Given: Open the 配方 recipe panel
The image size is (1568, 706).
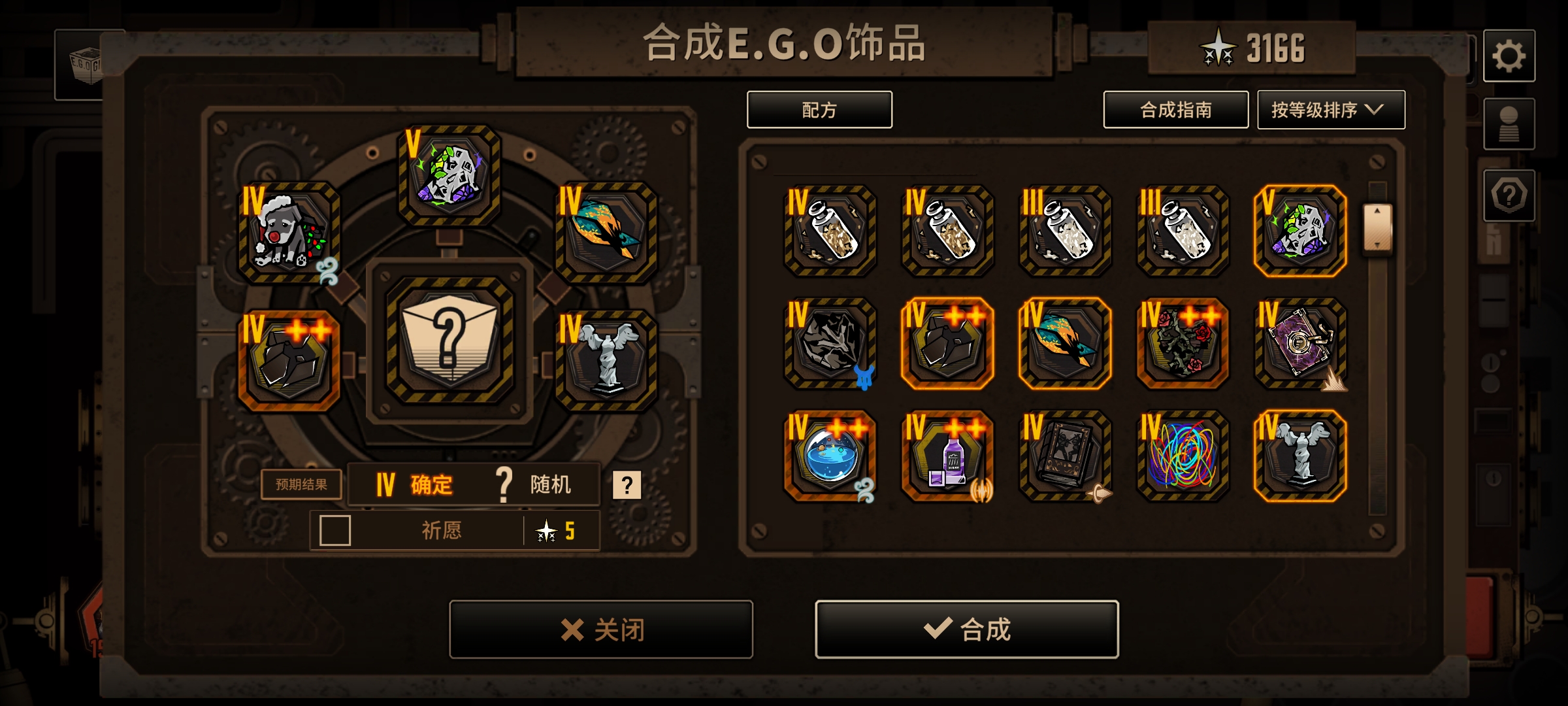Looking at the screenshot, I should point(819,110).
